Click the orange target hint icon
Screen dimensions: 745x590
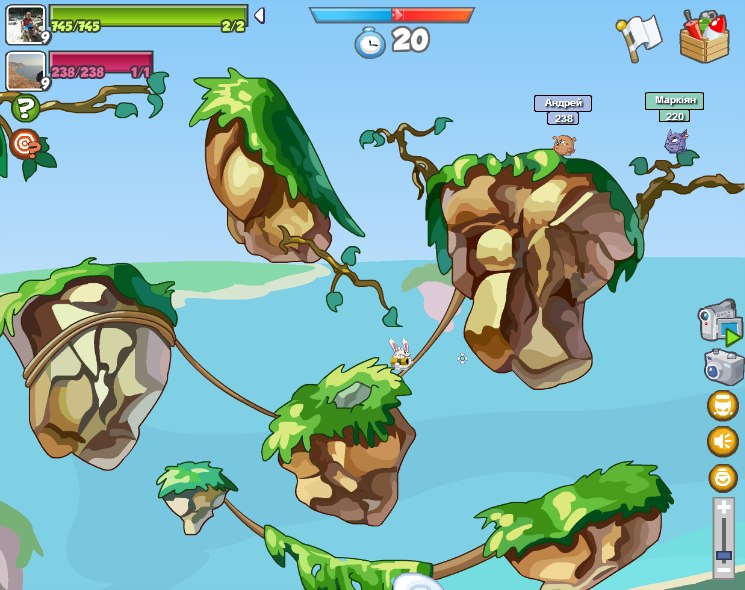pos(26,144)
